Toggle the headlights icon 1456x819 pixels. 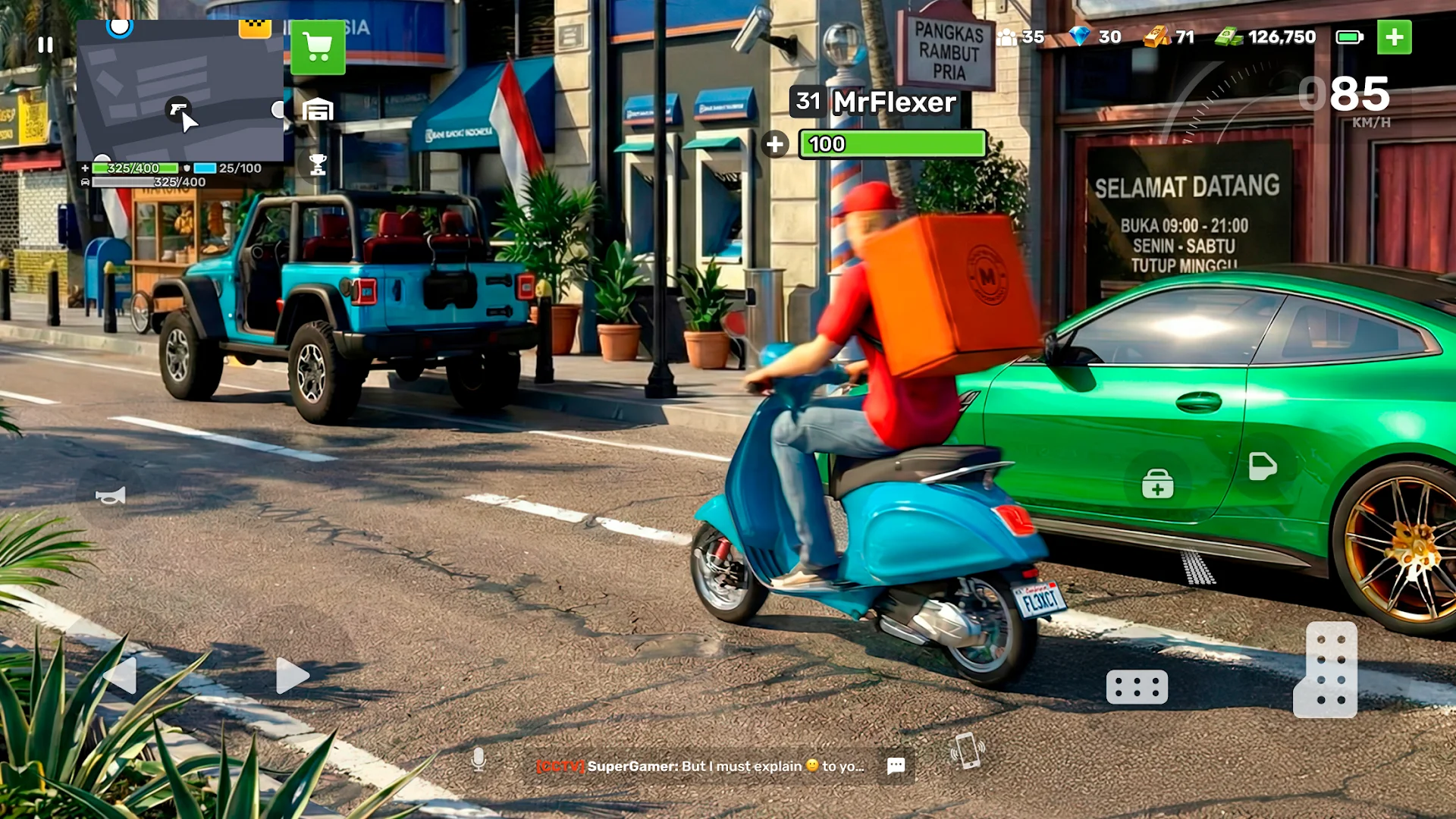[1263, 466]
